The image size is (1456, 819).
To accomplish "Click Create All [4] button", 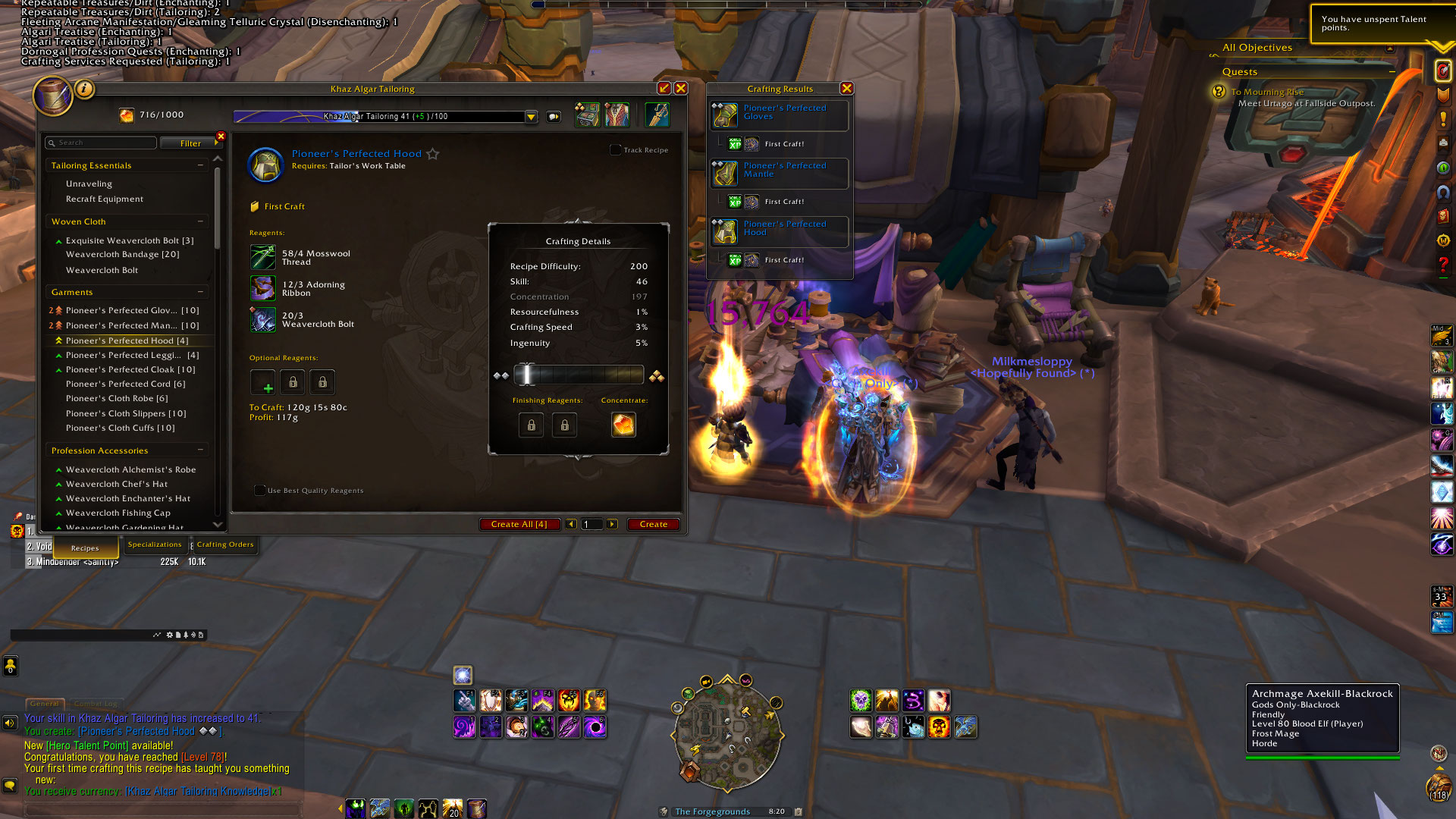I will 519,524.
